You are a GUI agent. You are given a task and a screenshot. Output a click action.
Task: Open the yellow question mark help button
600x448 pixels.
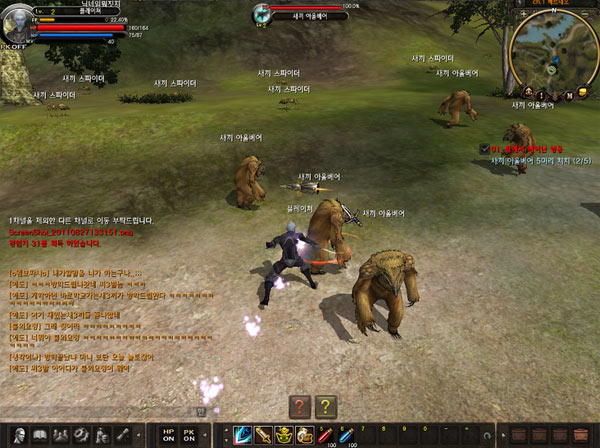[324, 406]
